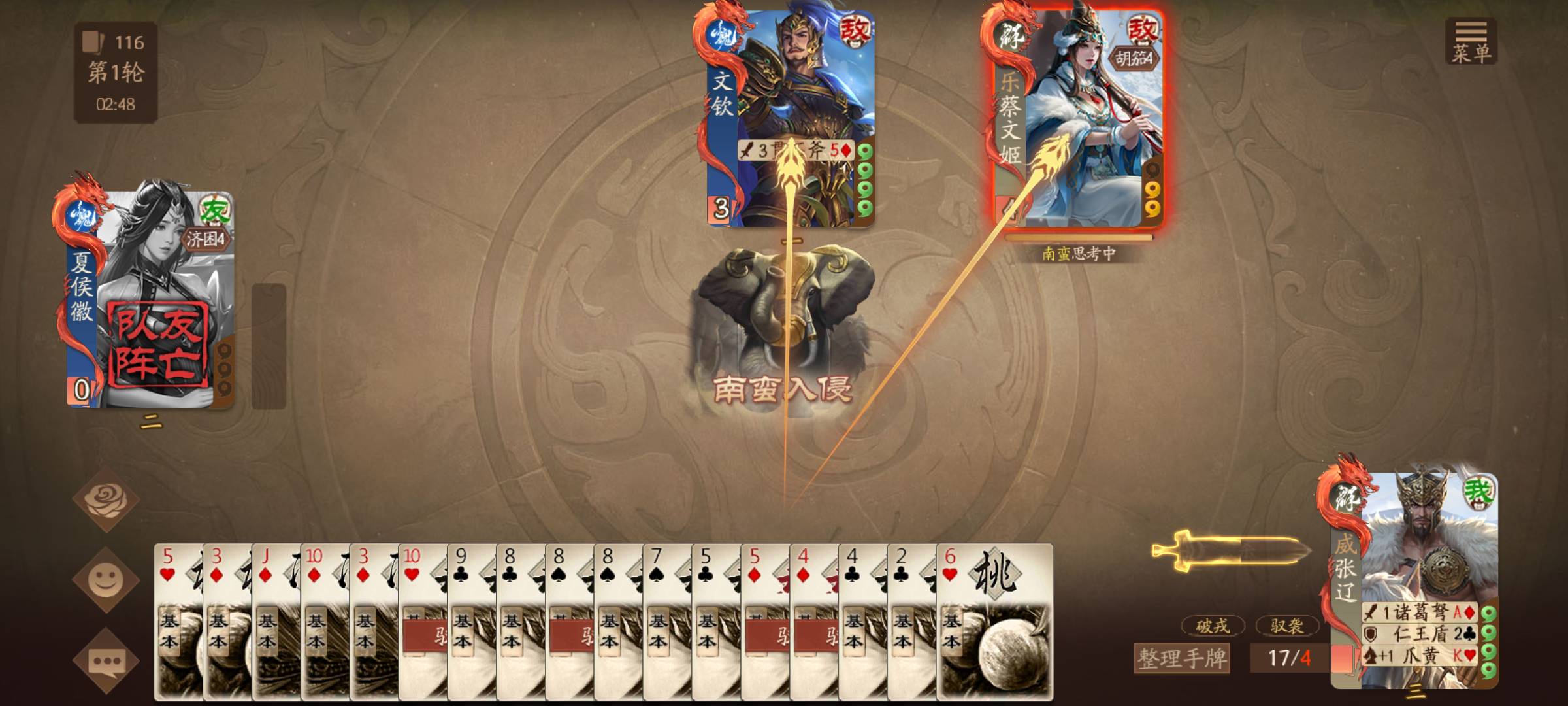Open the 菜单 menu
This screenshot has height=706, width=1568.
1471,41
